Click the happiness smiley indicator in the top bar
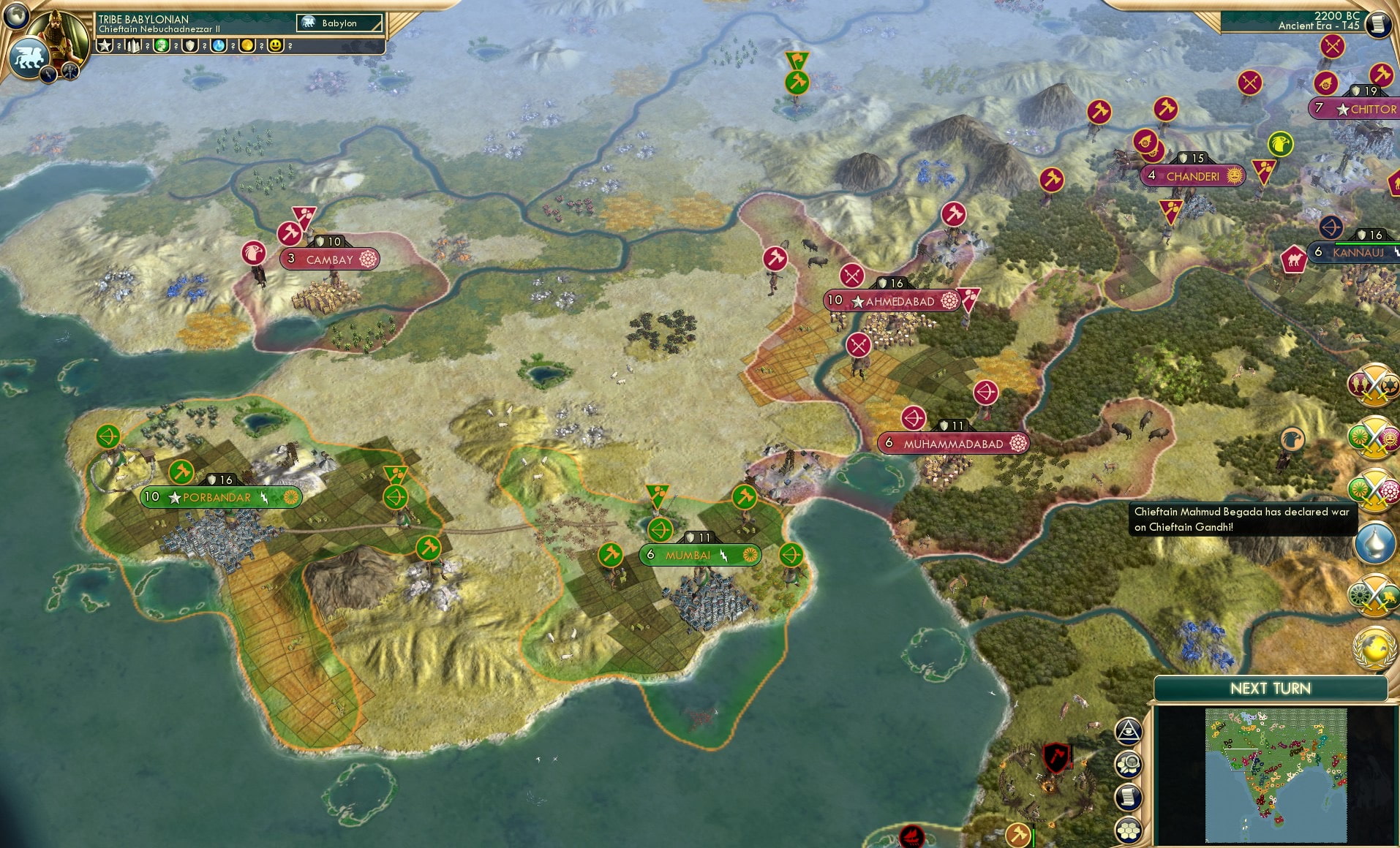The image size is (1400, 848). [x=276, y=45]
